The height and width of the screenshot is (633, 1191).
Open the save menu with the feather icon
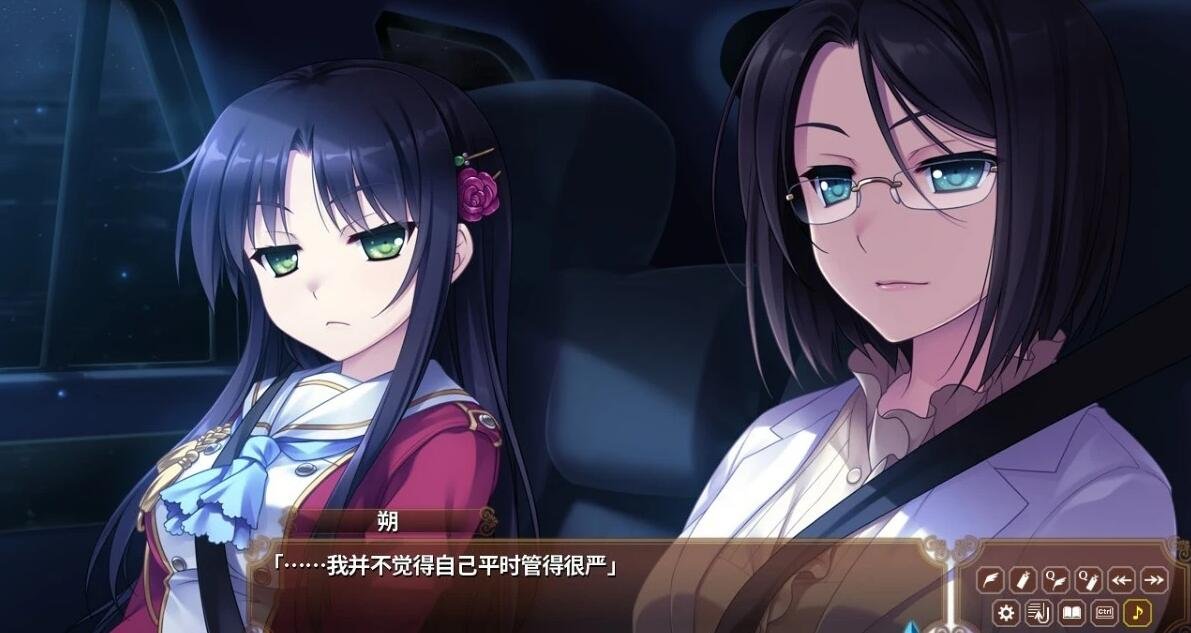pyautogui.click(x=990, y=580)
